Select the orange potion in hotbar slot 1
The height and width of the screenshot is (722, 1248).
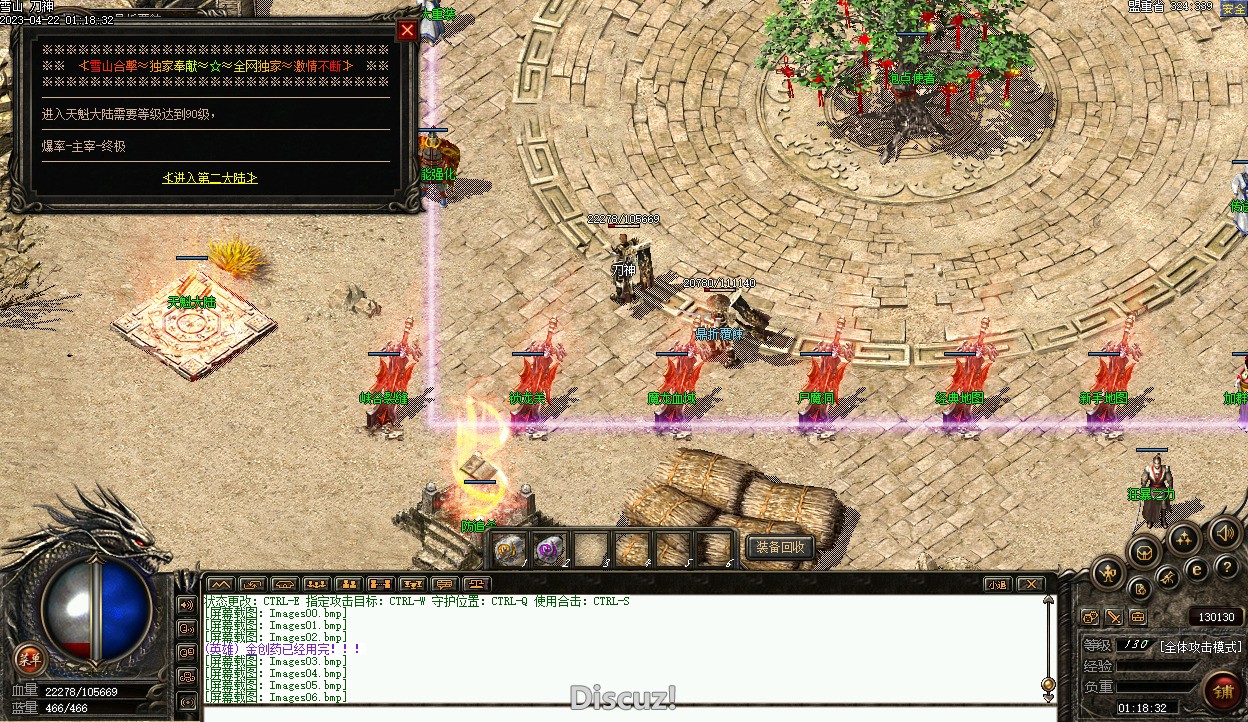coord(510,548)
